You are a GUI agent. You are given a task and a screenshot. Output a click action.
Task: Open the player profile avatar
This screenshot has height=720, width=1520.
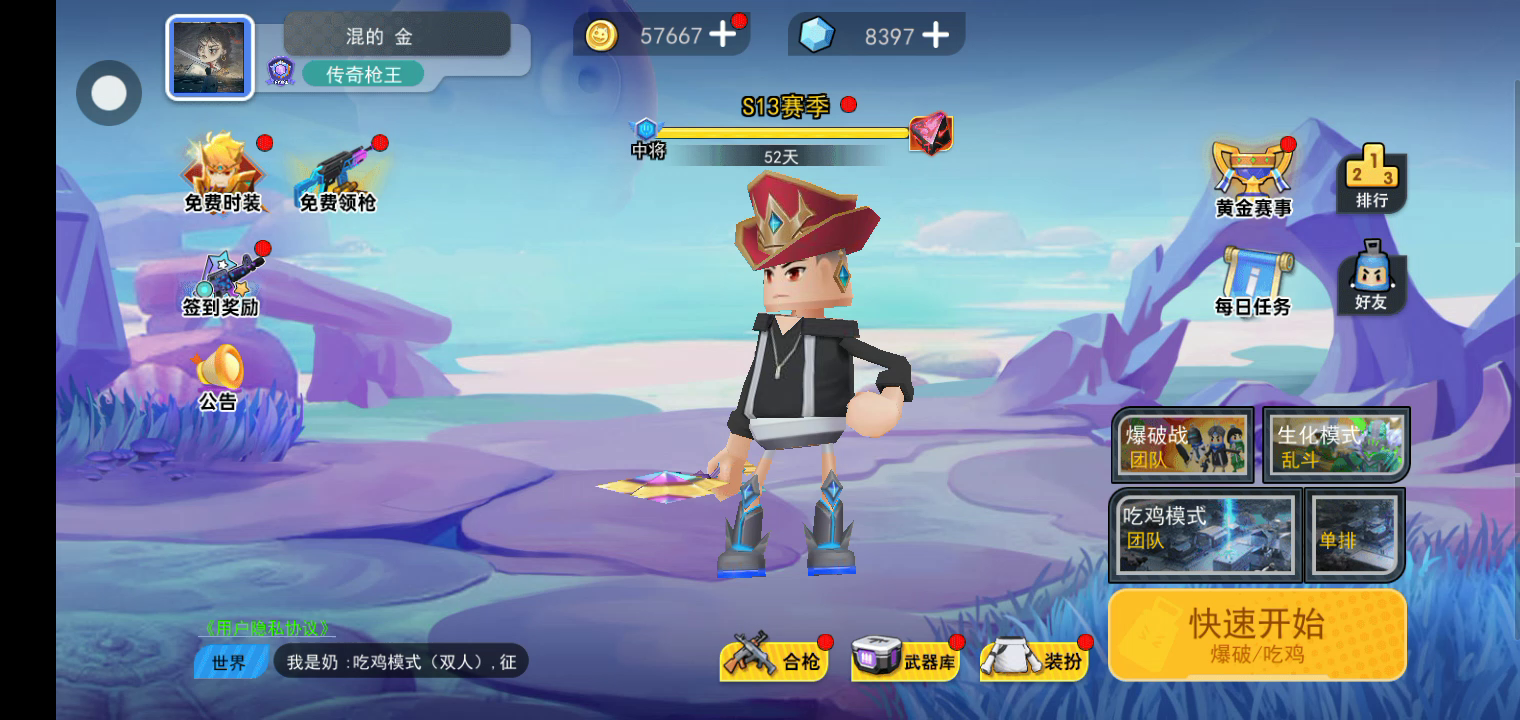210,57
